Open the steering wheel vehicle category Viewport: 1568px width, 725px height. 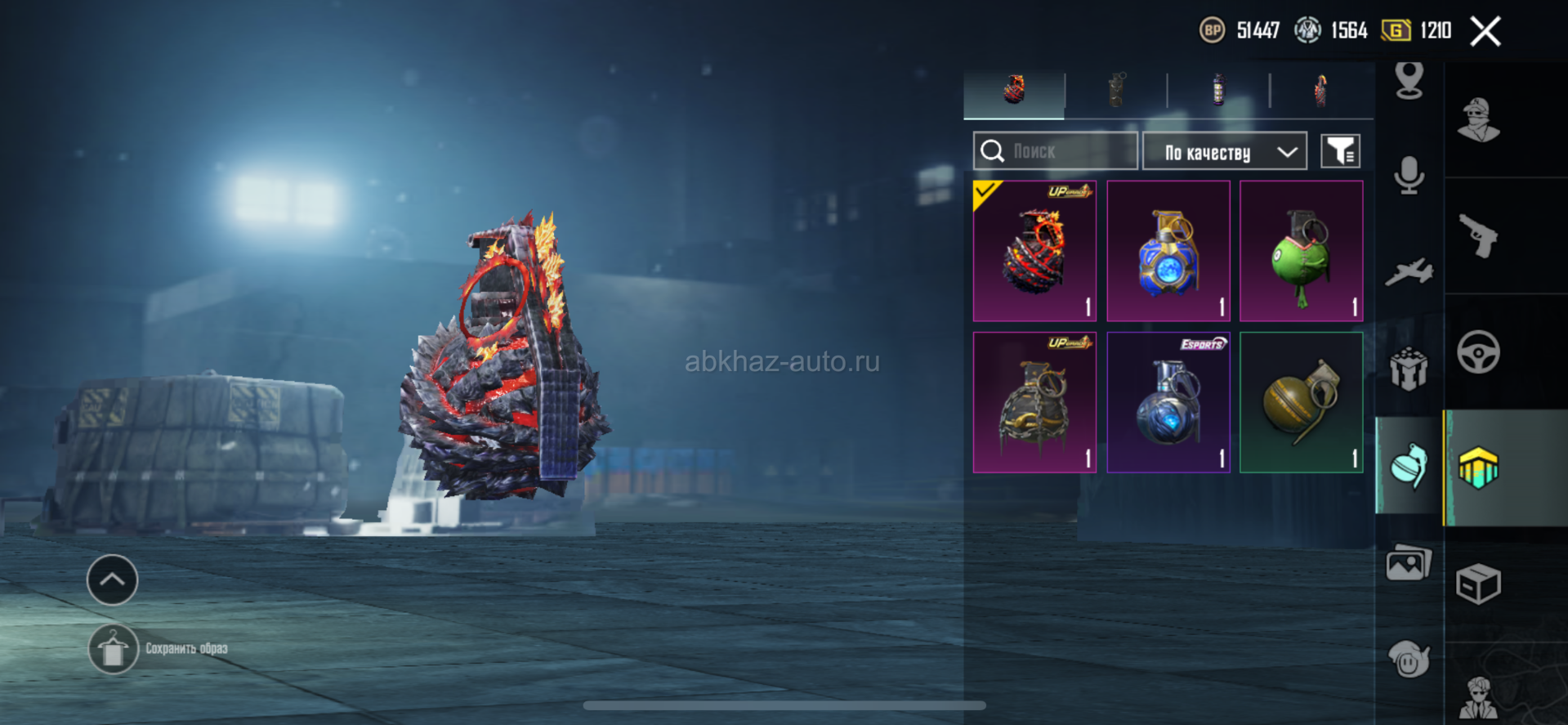tap(1478, 352)
